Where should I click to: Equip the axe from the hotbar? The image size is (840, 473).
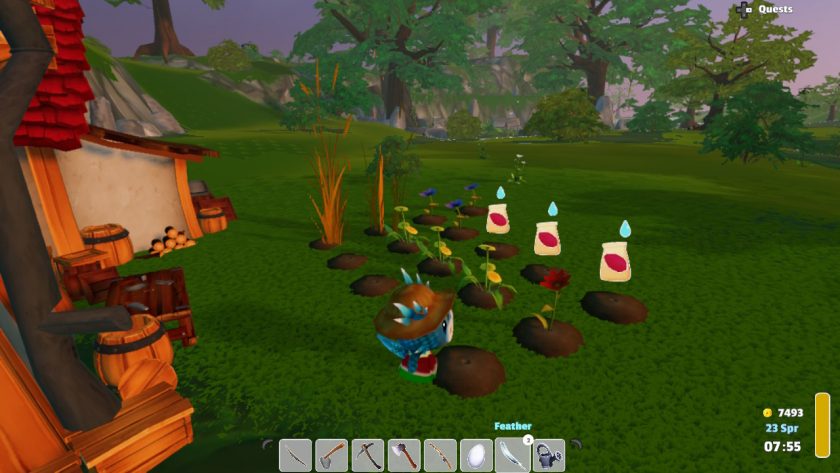click(x=404, y=455)
